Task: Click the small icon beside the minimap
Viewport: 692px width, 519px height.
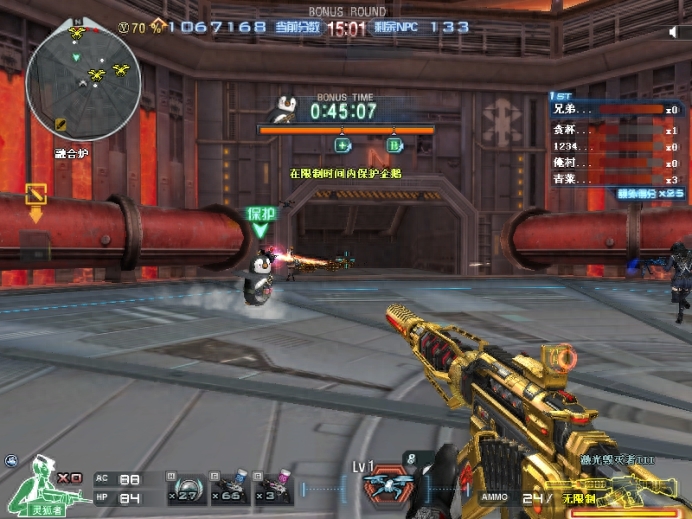Action: point(60,124)
